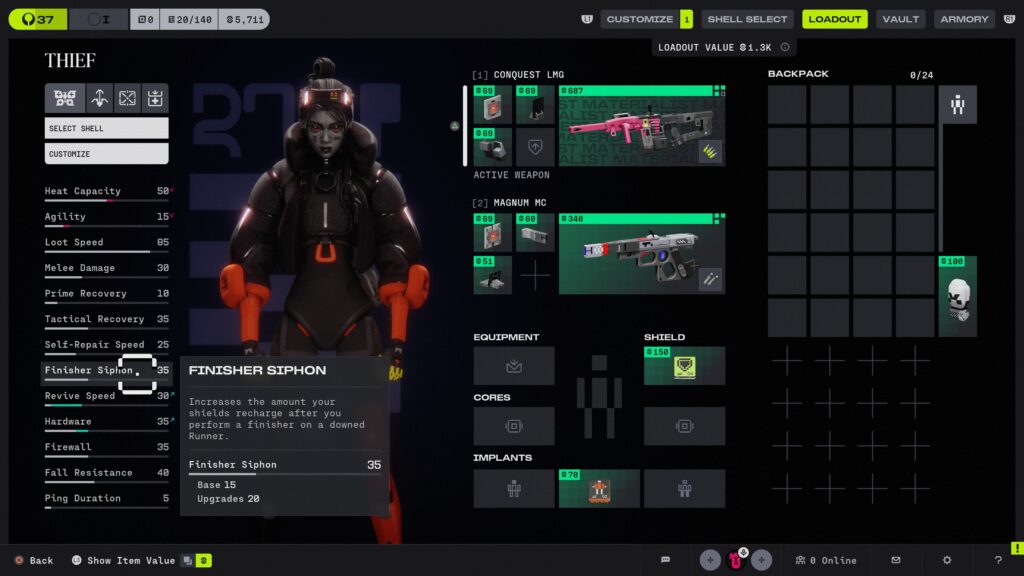Screen dimensions: 1024x576
Task: Open the help question mark icon
Action: pyautogui.click(x=998, y=560)
